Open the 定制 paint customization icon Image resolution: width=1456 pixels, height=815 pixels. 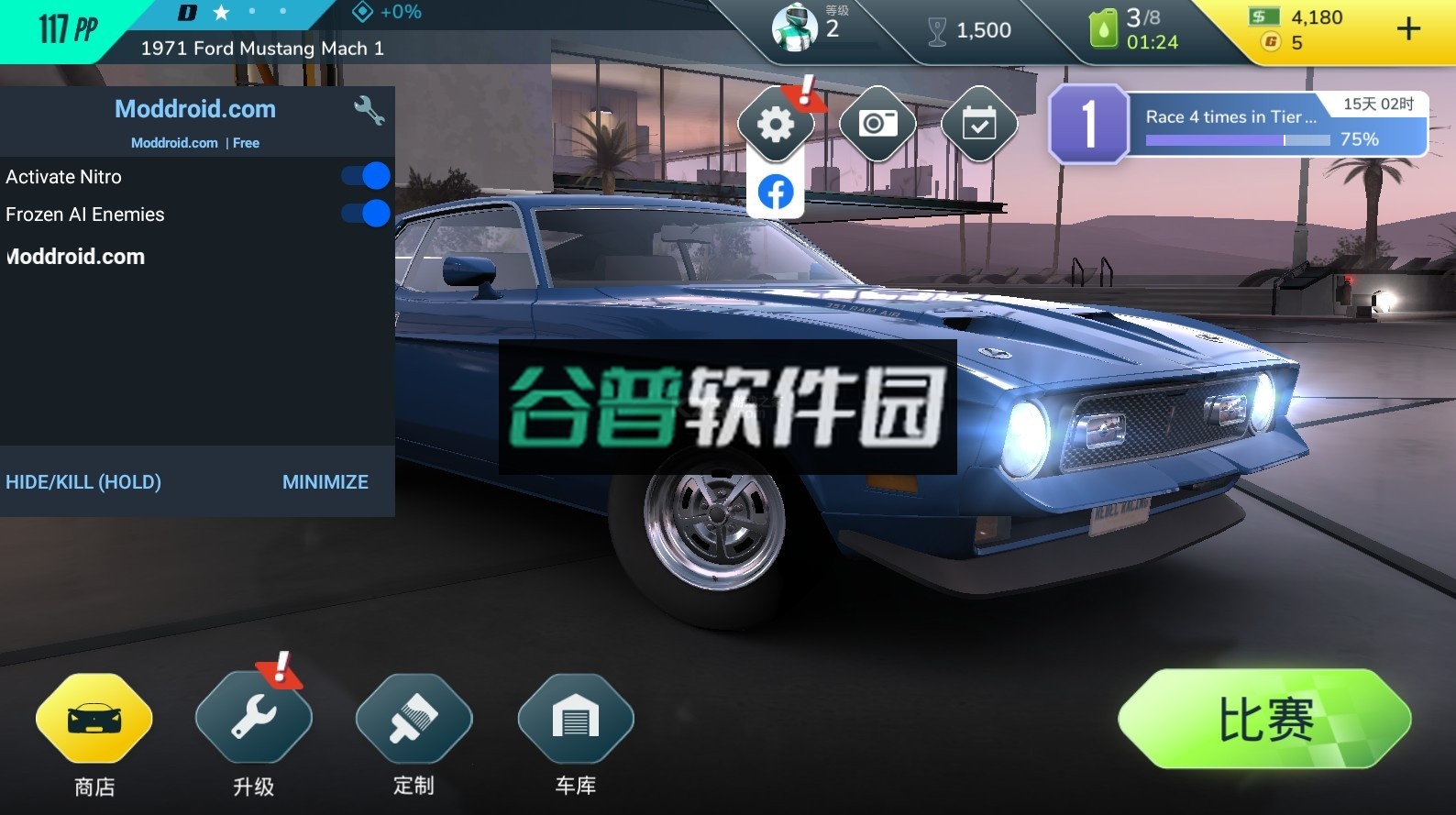pos(414,718)
